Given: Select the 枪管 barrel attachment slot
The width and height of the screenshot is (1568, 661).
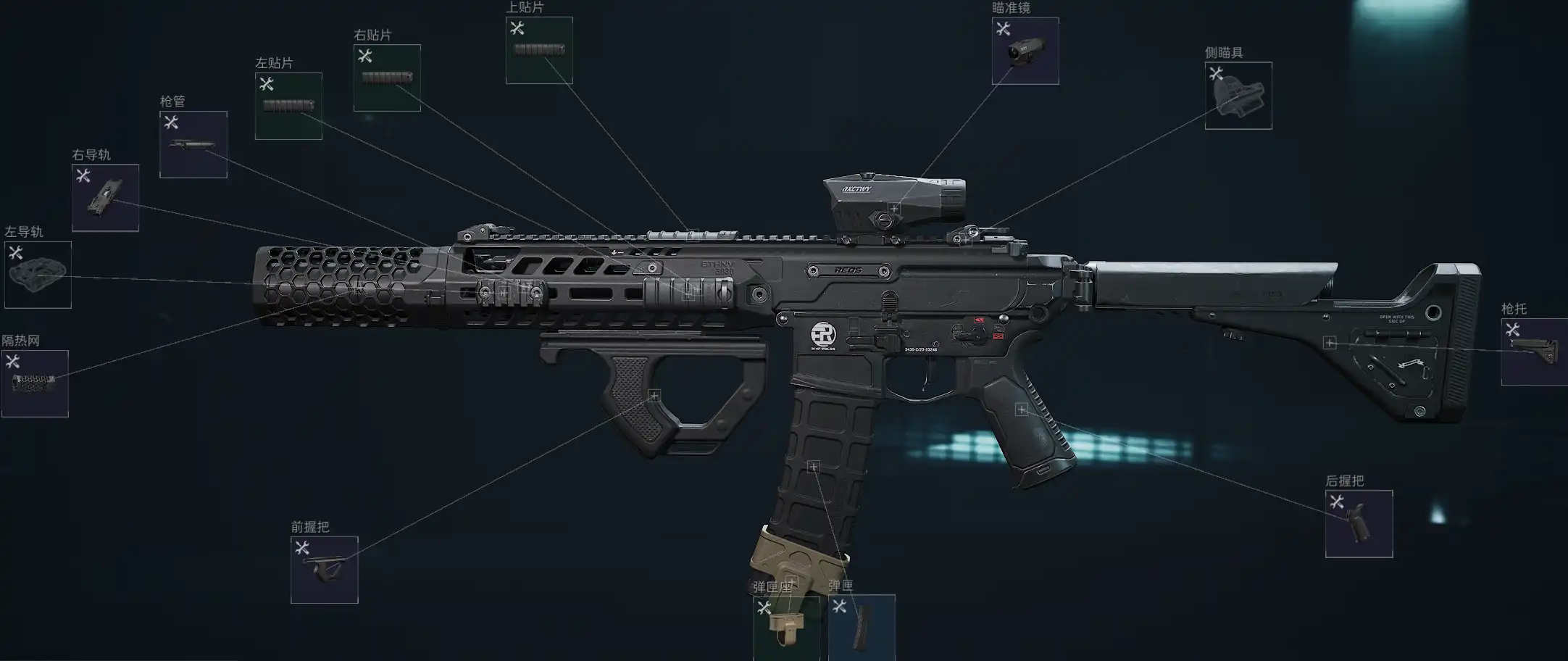Looking at the screenshot, I should pyautogui.click(x=193, y=144).
